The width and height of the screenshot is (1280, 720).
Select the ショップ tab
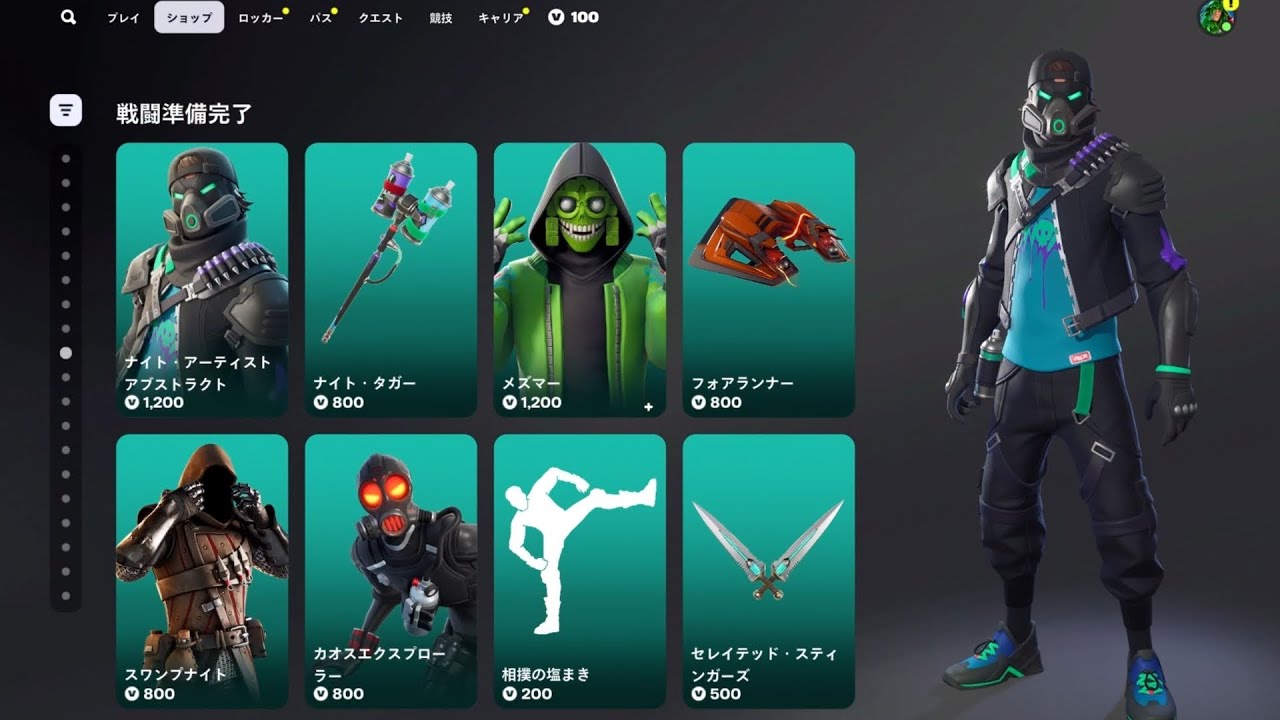189,17
